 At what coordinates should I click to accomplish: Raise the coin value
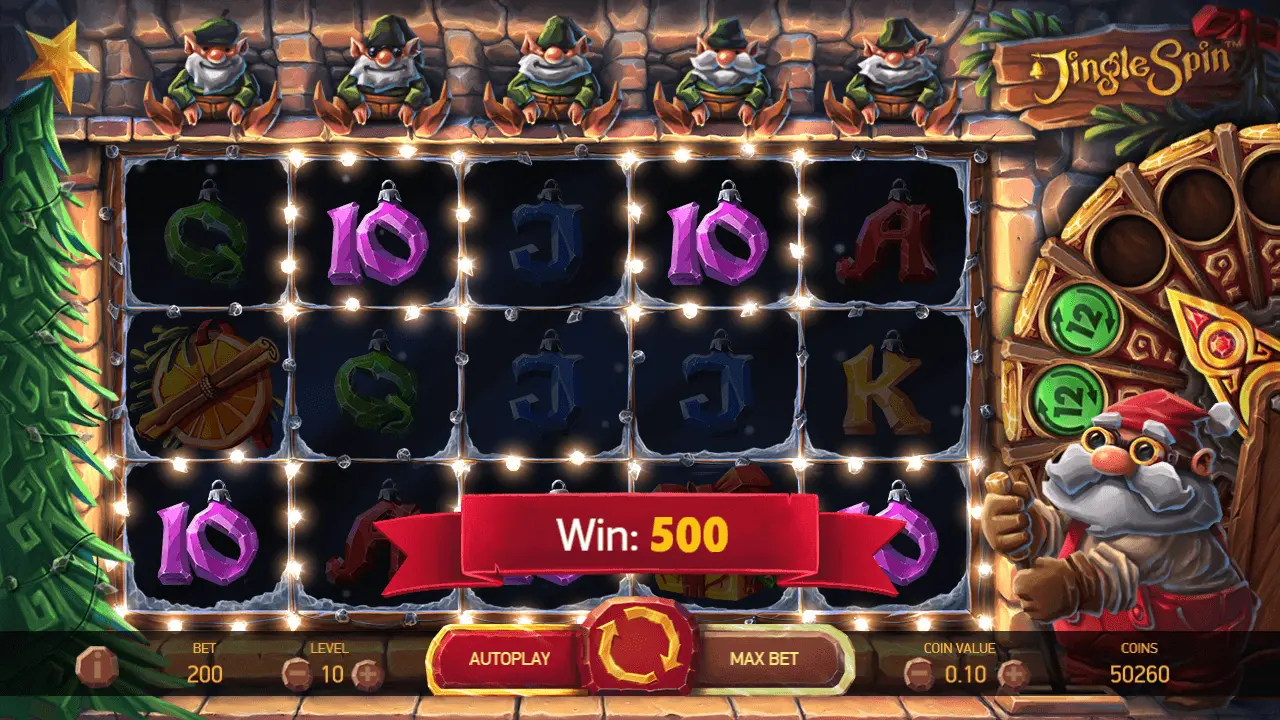1012,674
